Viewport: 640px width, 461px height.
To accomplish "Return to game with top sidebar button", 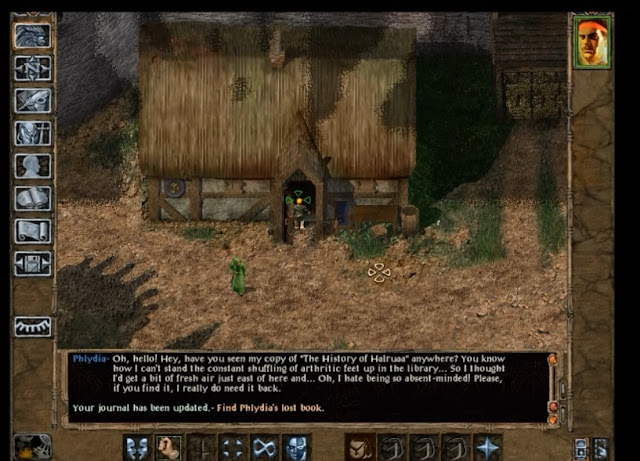I will click(33, 36).
